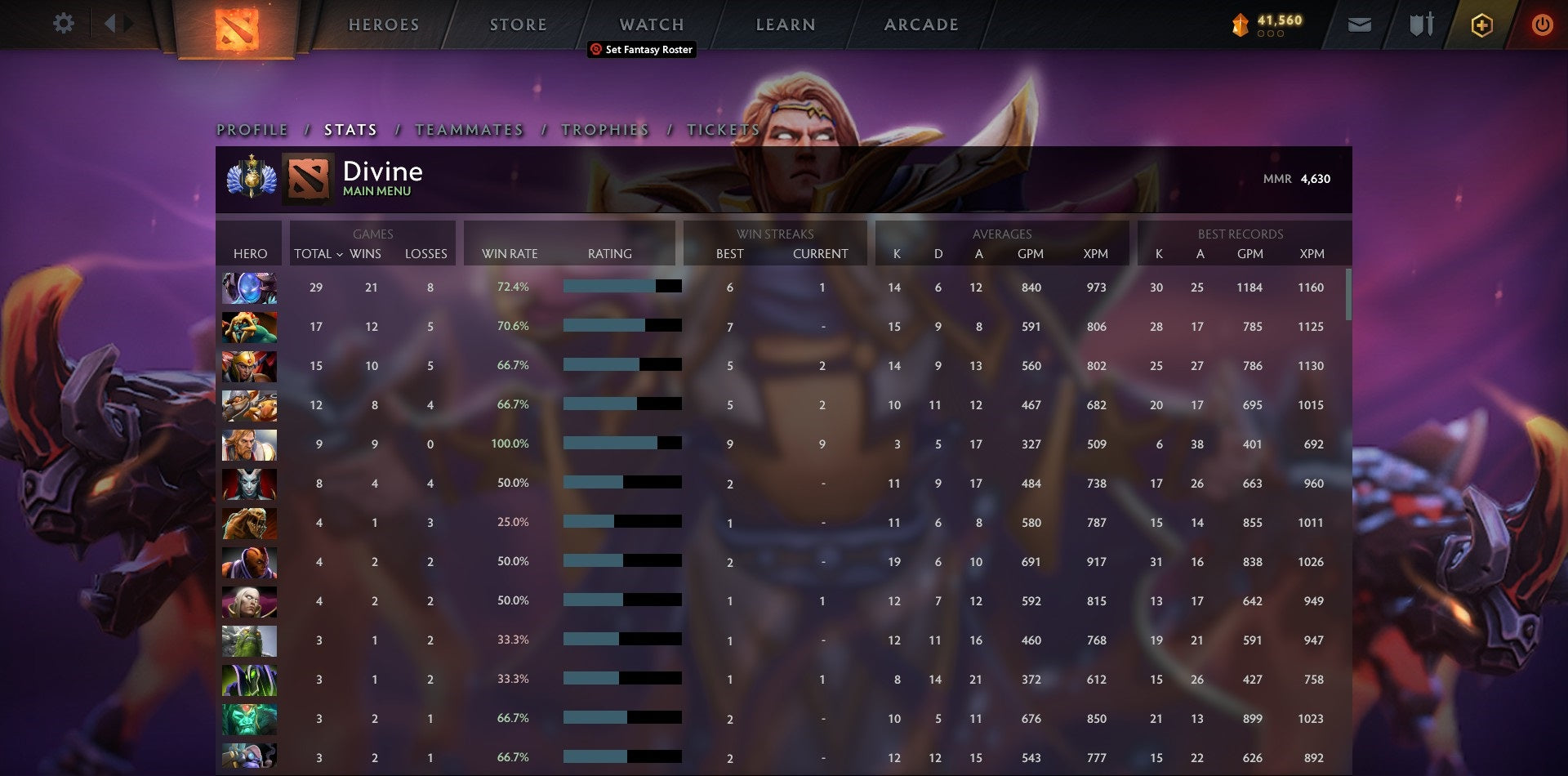Click the Set Fantasy Roster notification
This screenshot has width=1568, height=776.
[x=641, y=50]
